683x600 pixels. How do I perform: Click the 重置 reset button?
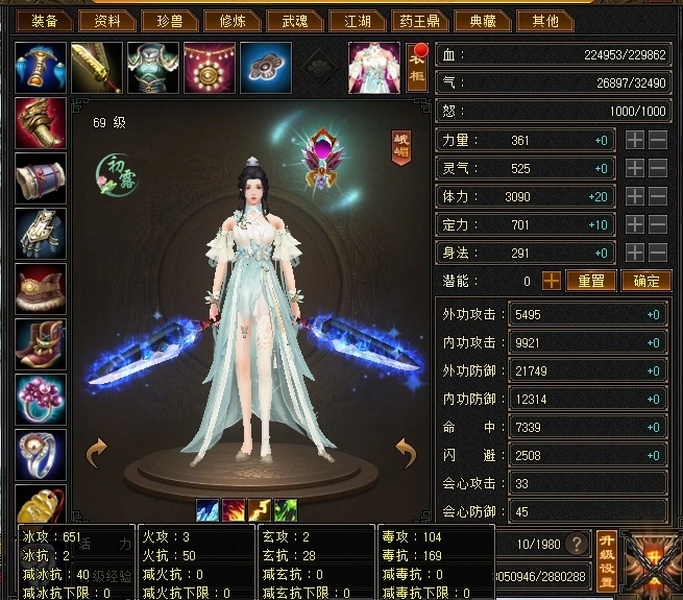click(591, 281)
